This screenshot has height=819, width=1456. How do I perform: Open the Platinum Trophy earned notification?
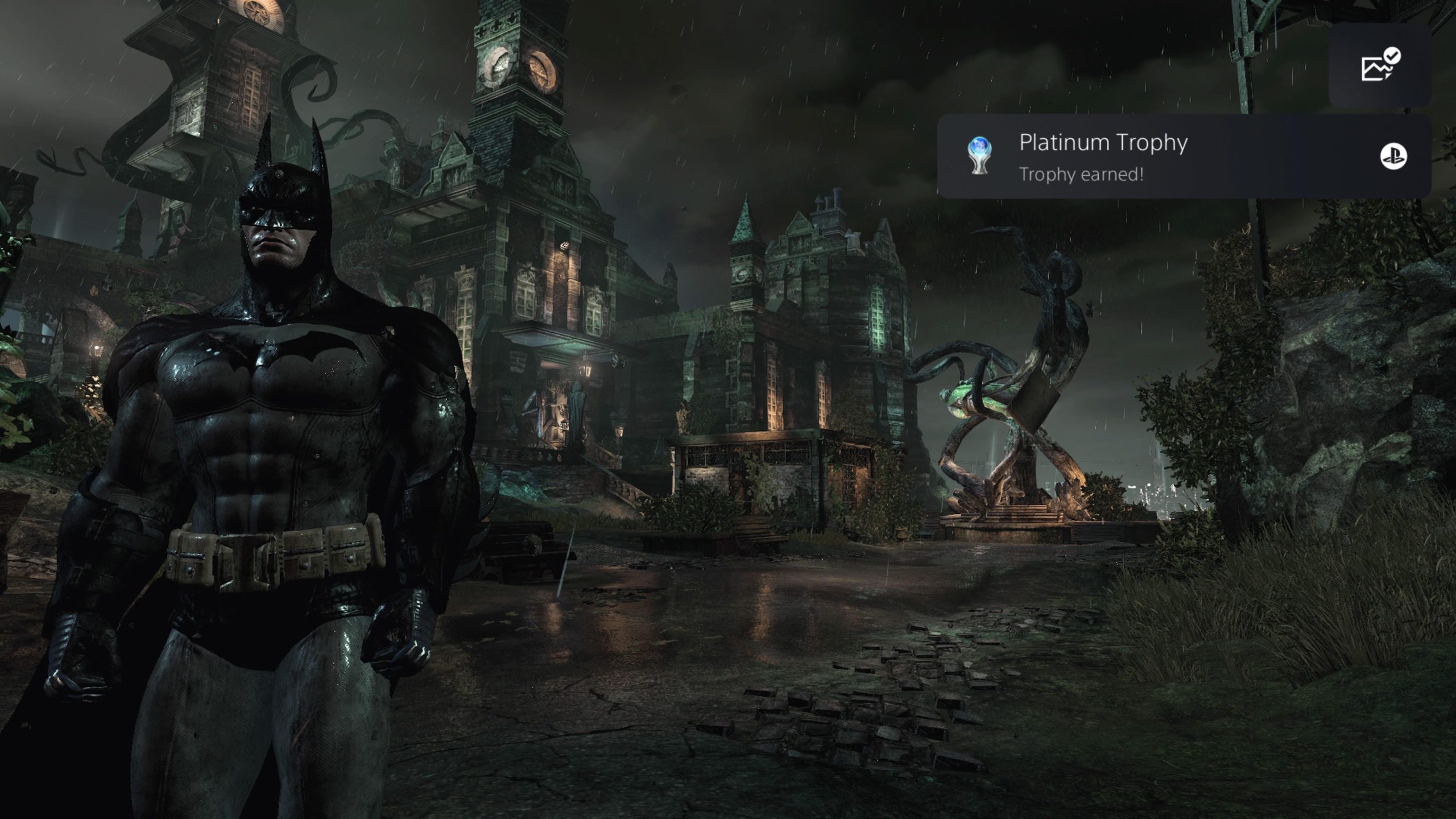[x=1183, y=156]
